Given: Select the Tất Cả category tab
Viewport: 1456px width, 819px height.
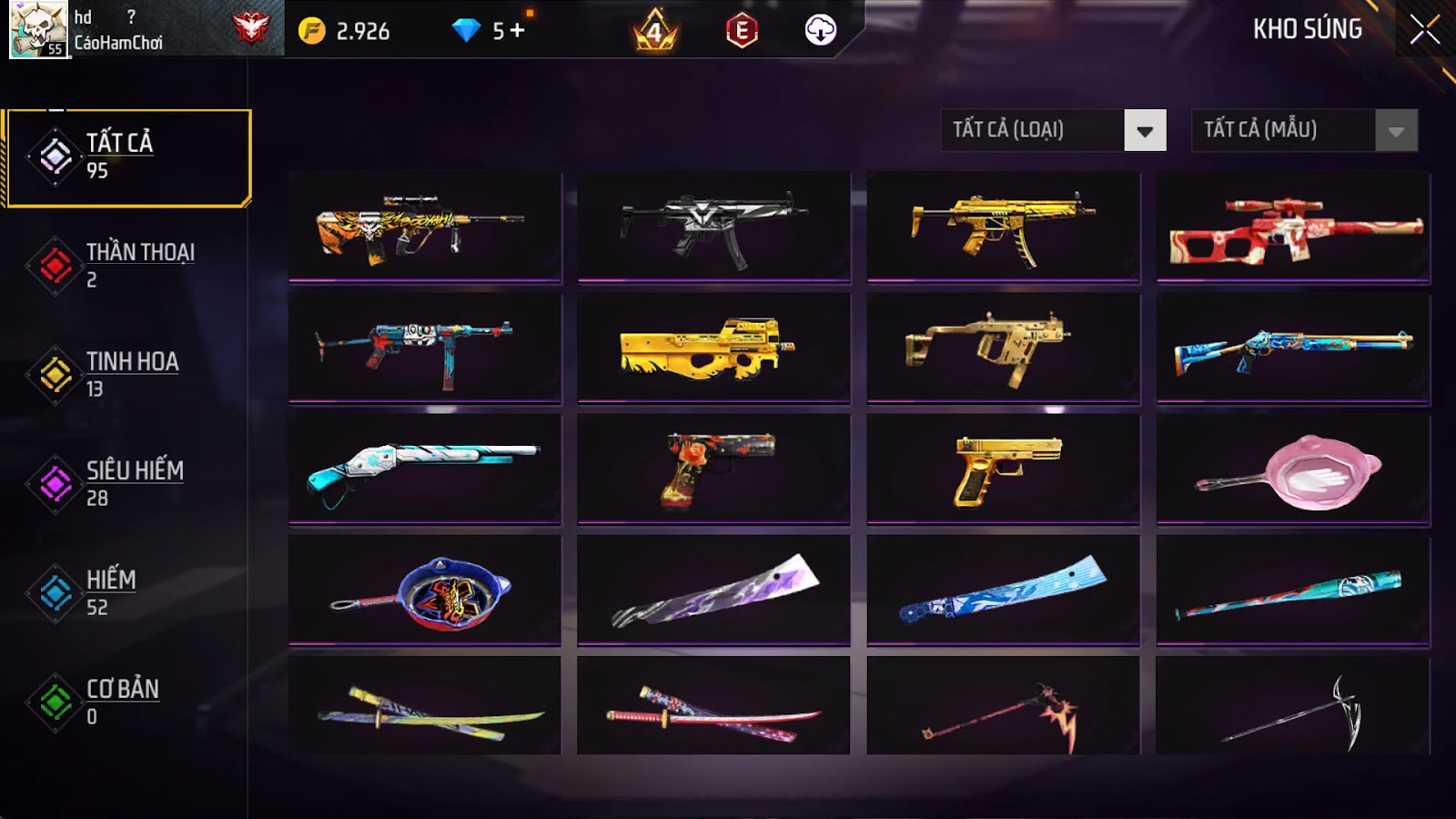Looking at the screenshot, I should [127, 157].
